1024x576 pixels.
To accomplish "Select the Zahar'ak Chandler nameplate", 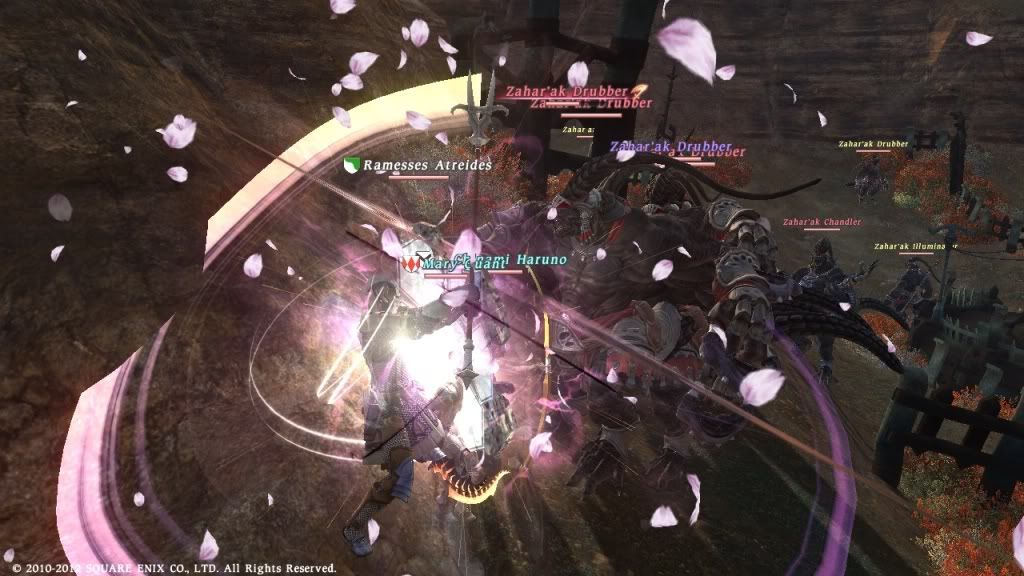I will pyautogui.click(x=822, y=222).
